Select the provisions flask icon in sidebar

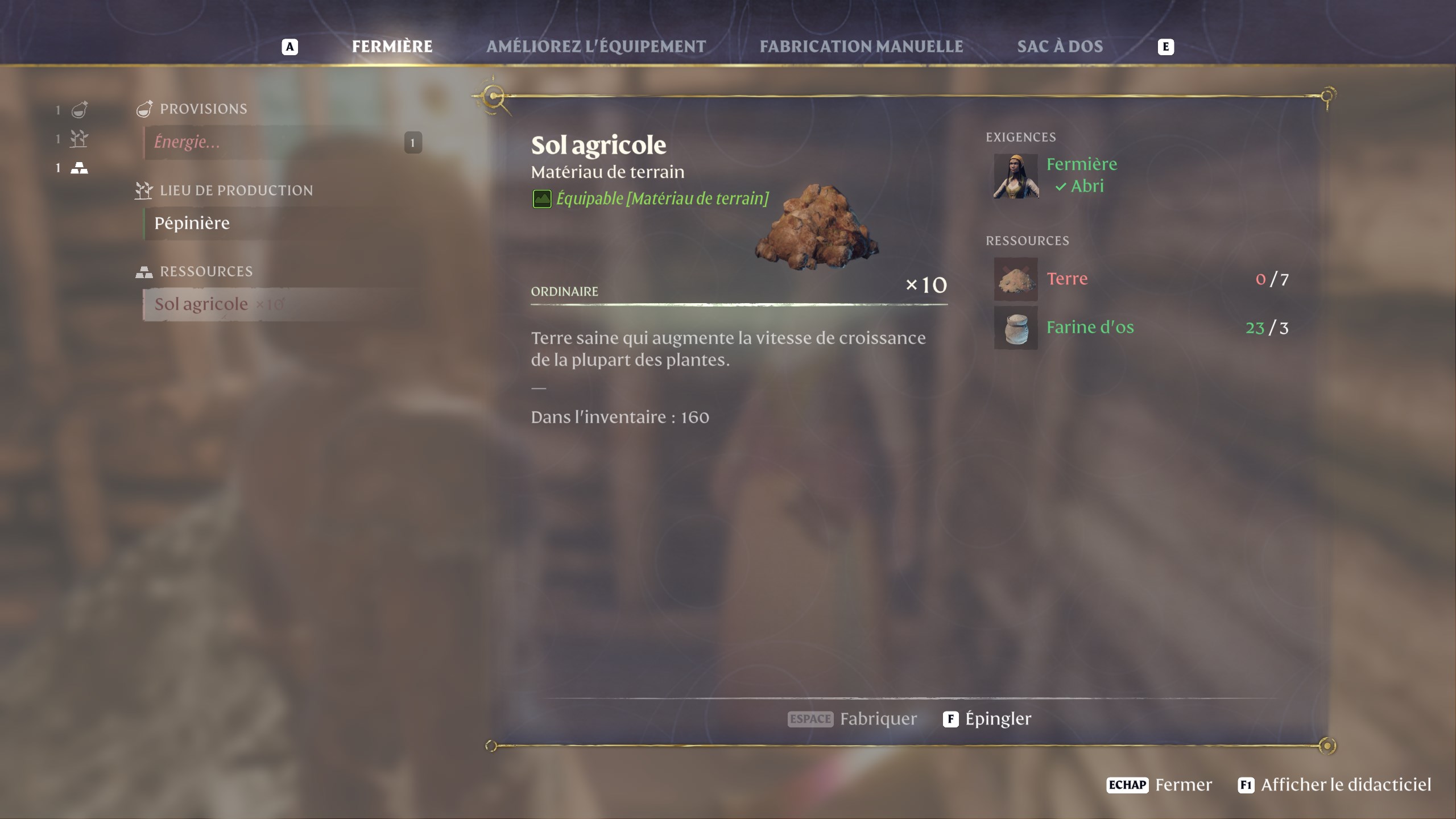pos(78,110)
